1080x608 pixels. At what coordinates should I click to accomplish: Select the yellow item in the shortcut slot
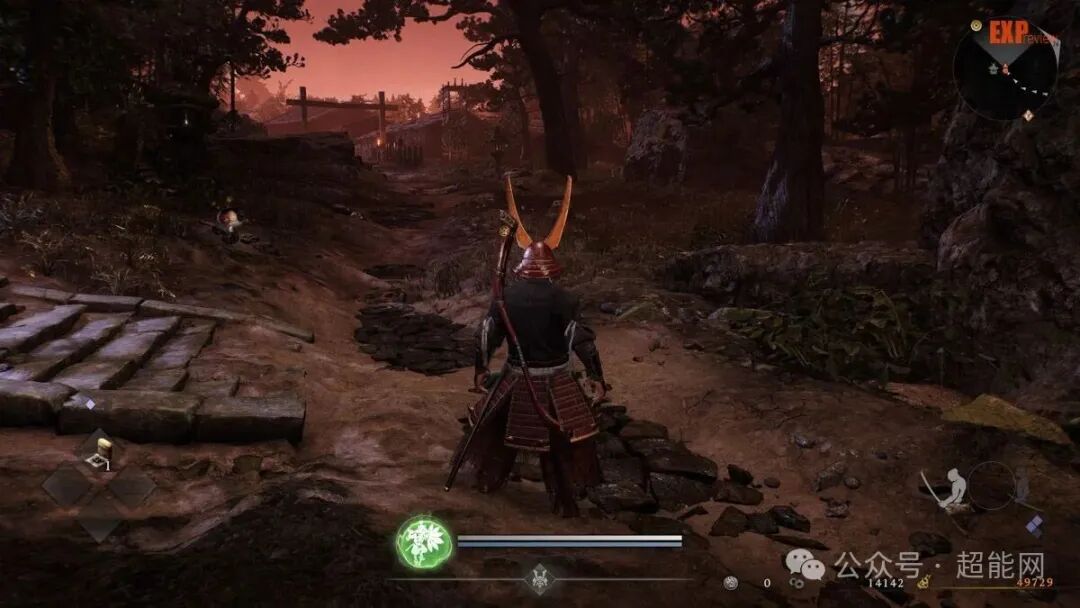[x=100, y=457]
